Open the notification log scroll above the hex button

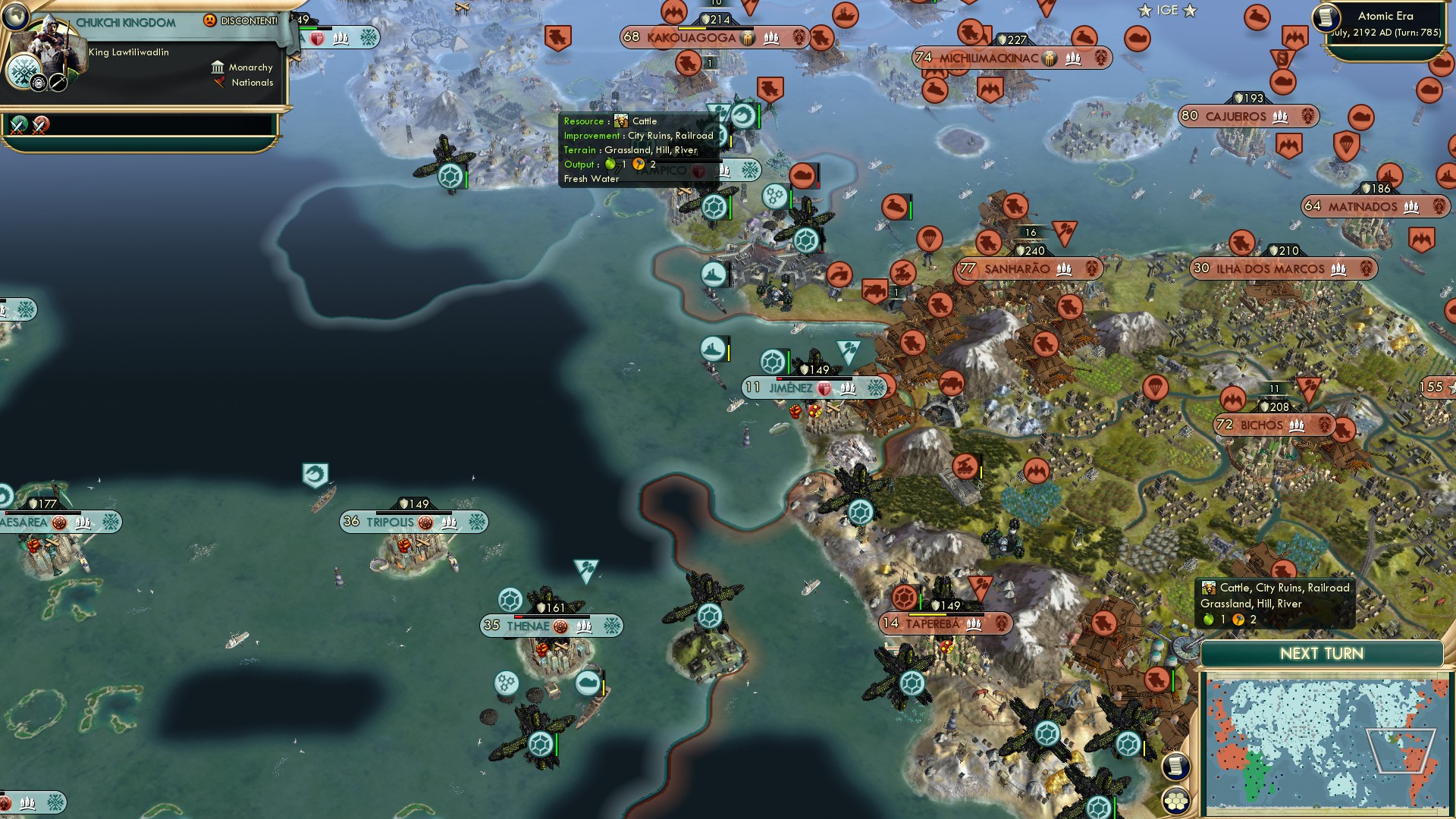click(1175, 767)
